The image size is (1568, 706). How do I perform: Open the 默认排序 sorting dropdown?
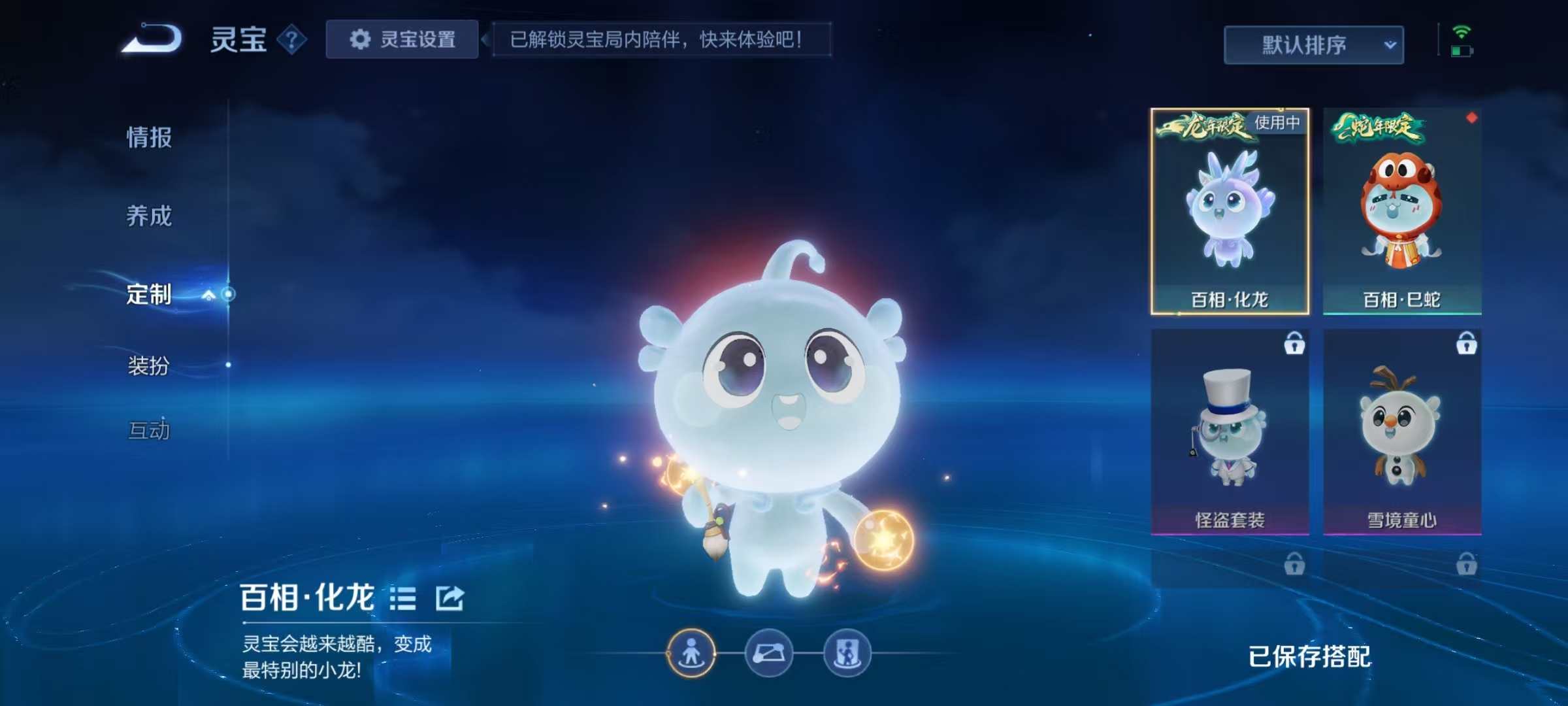1312,44
